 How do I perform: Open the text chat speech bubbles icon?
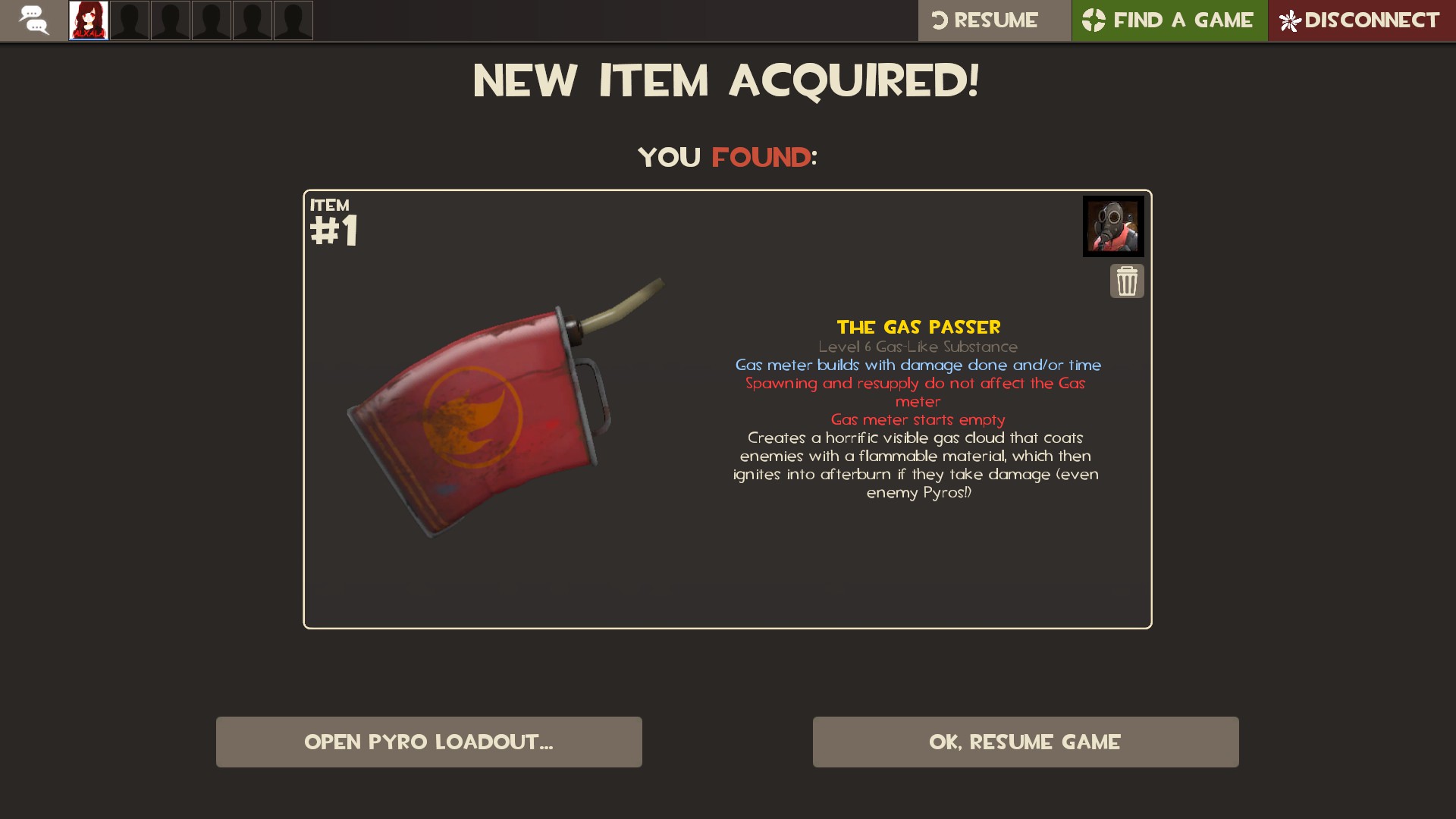point(34,20)
